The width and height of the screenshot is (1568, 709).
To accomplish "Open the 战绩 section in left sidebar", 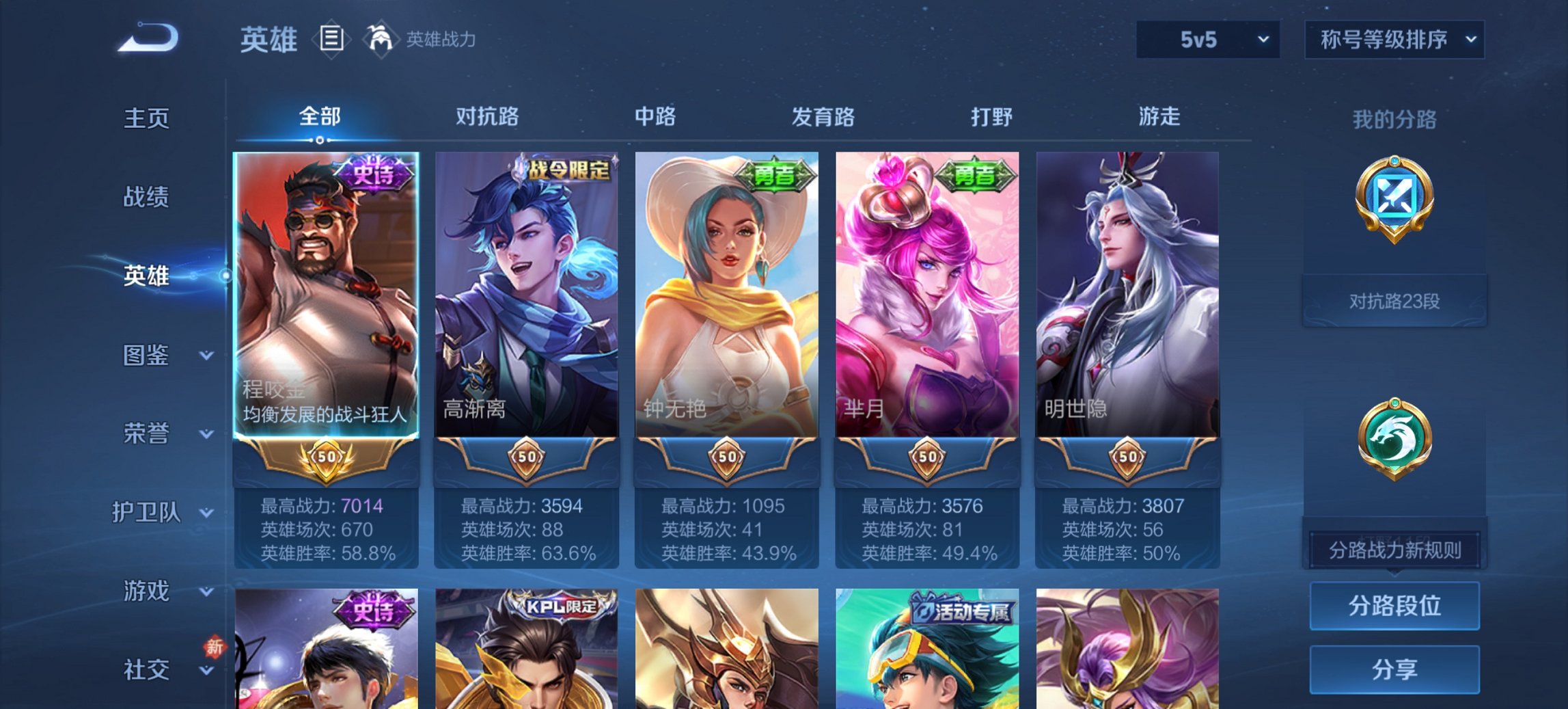I will [x=146, y=197].
